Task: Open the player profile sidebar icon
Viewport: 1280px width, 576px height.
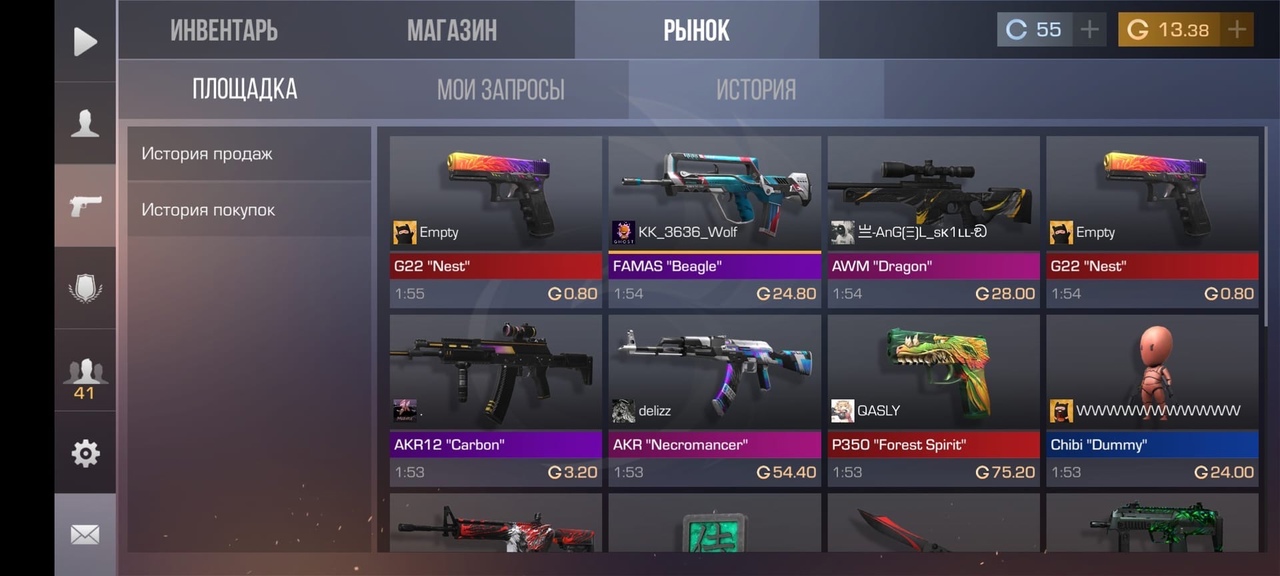Action: pos(85,123)
